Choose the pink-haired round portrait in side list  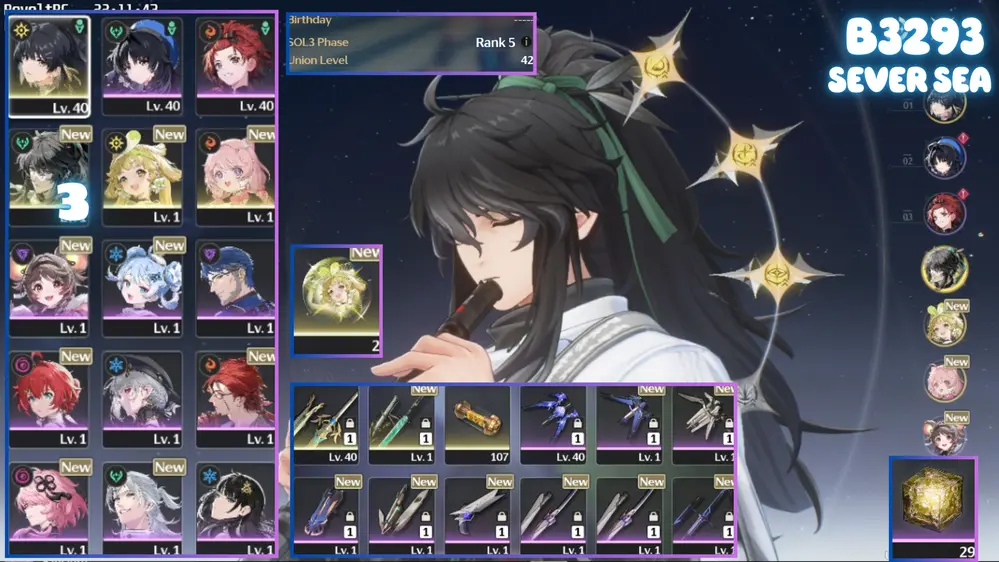tap(944, 381)
